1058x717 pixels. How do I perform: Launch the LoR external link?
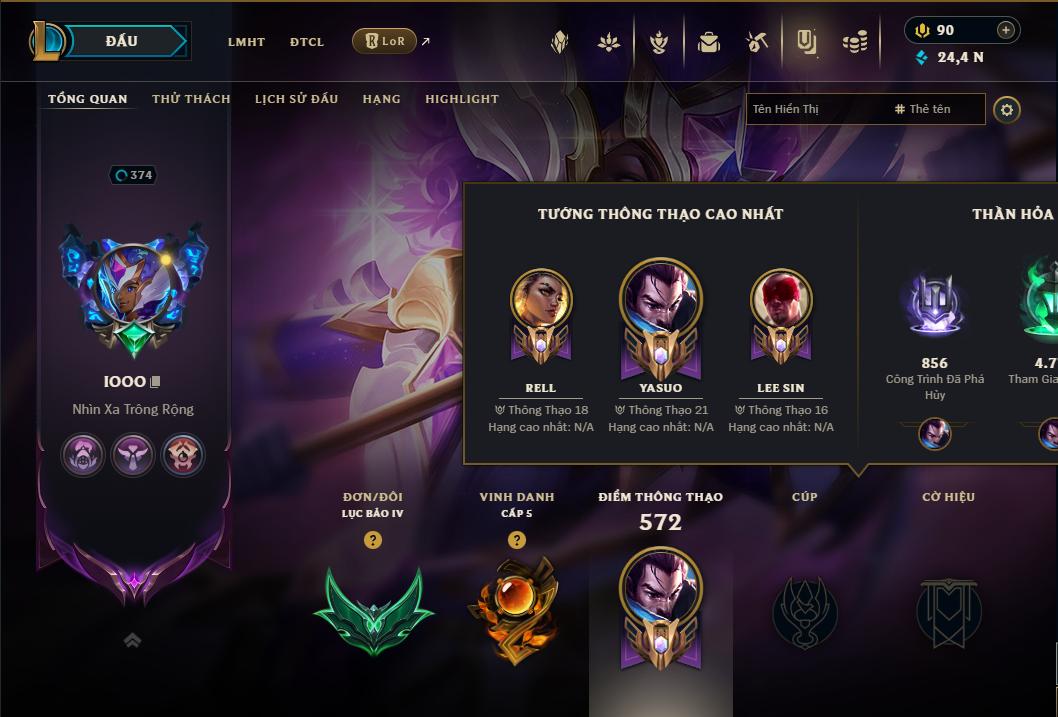click(x=386, y=41)
